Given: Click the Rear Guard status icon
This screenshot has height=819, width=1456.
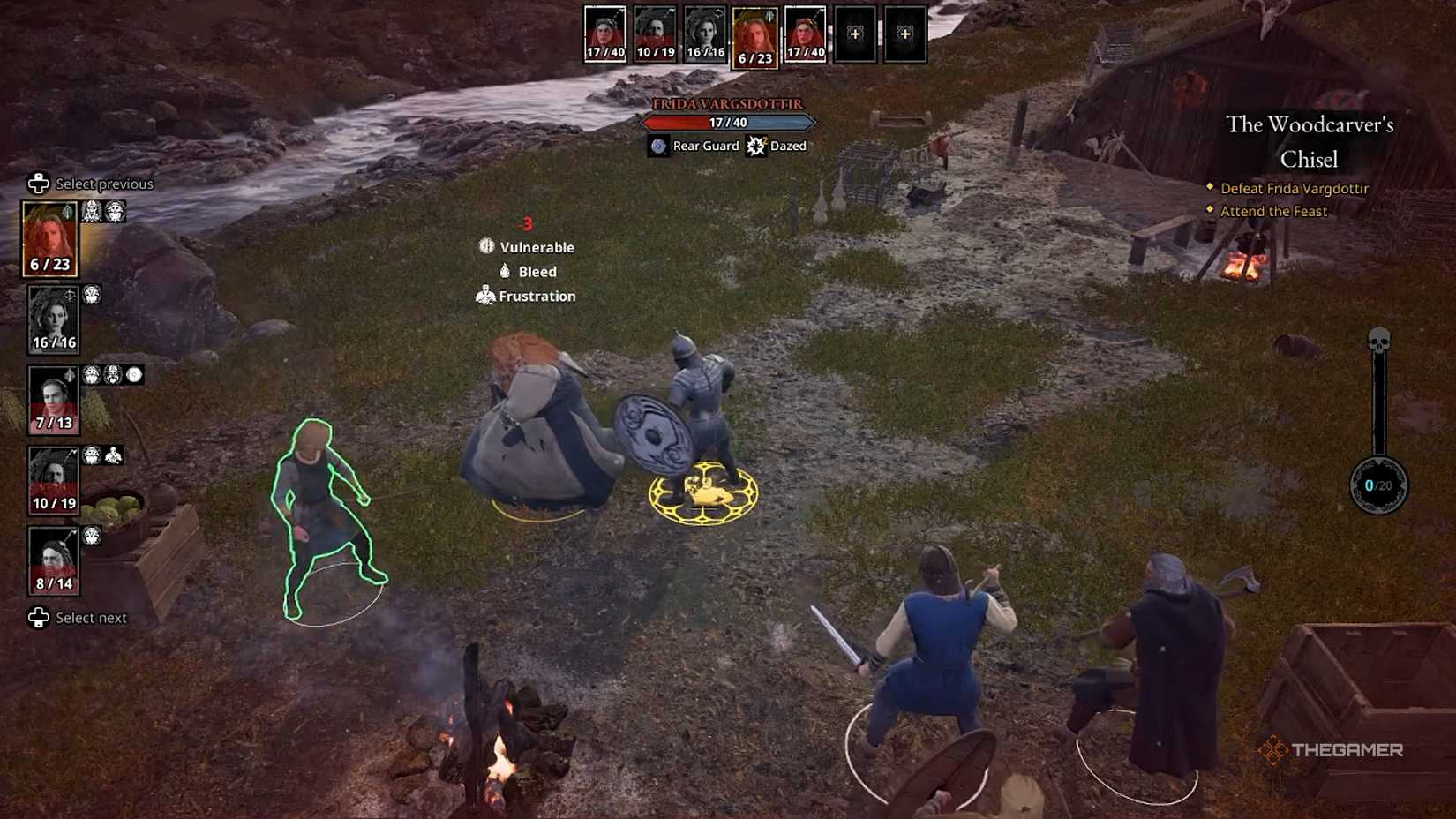Looking at the screenshot, I should point(659,146).
